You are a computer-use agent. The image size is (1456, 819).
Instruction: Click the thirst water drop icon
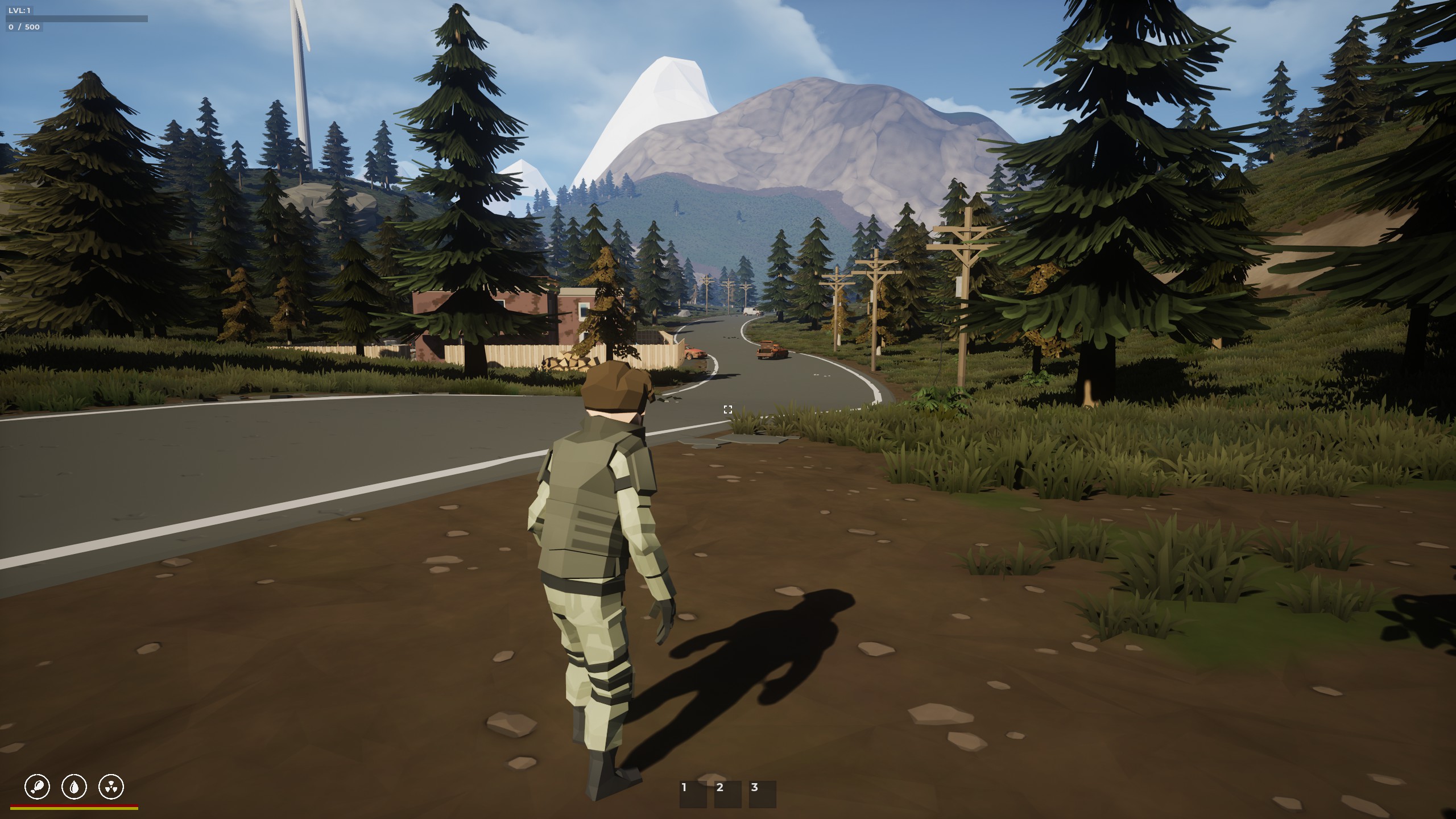pyautogui.click(x=75, y=787)
